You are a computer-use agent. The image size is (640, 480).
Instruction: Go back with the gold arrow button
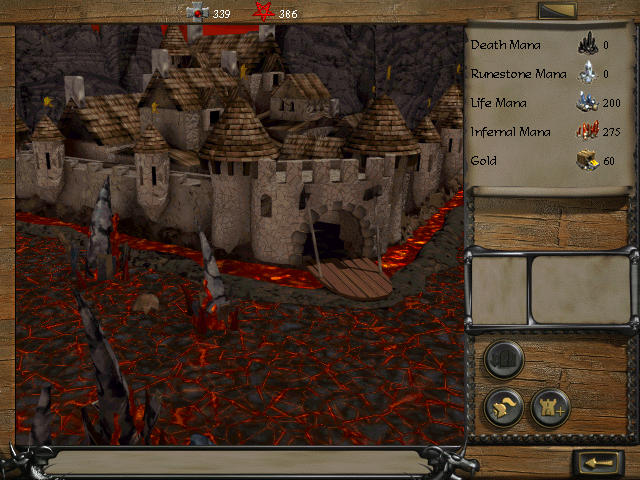point(600,463)
